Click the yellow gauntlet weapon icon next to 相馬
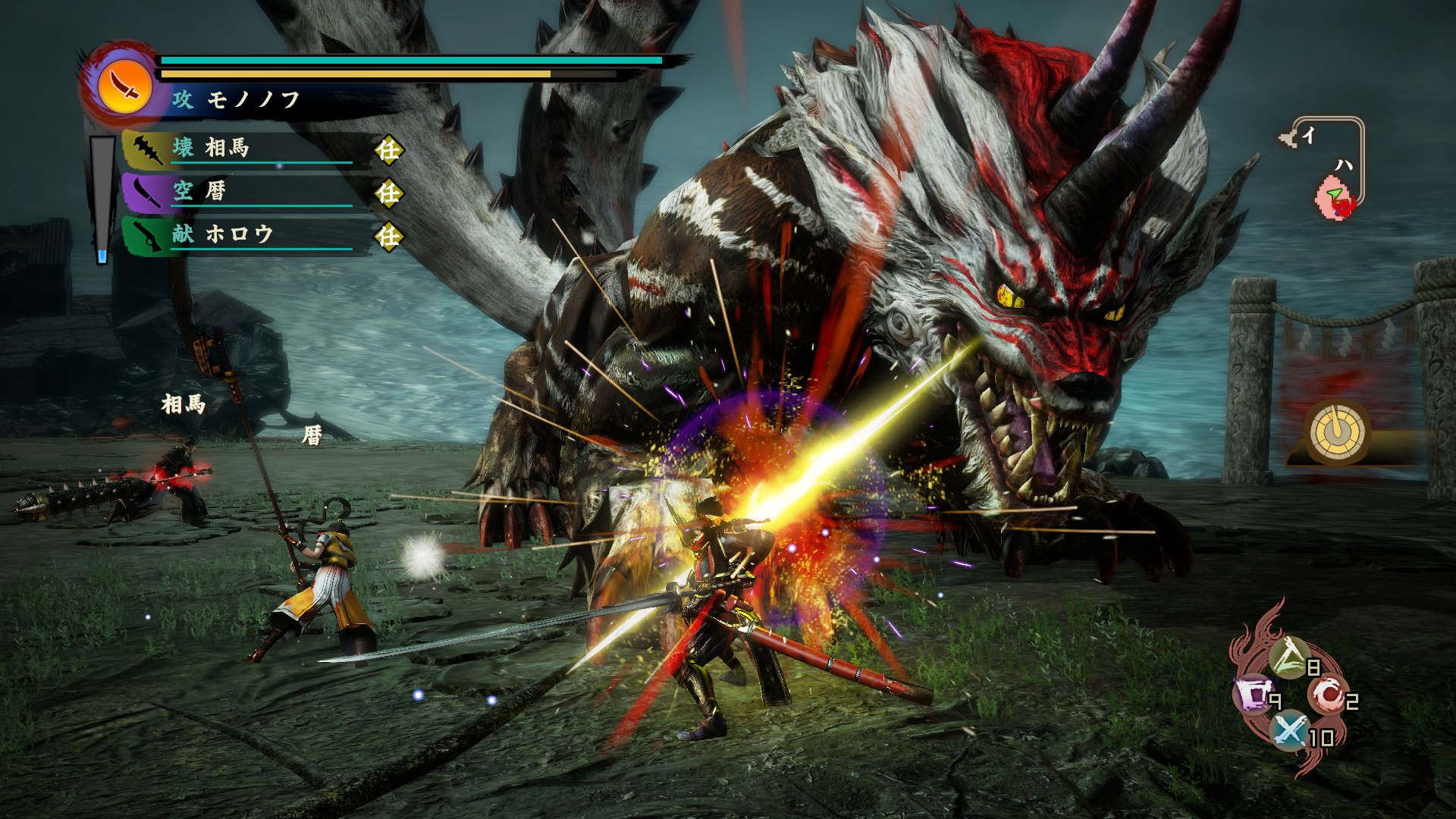 pos(148,149)
